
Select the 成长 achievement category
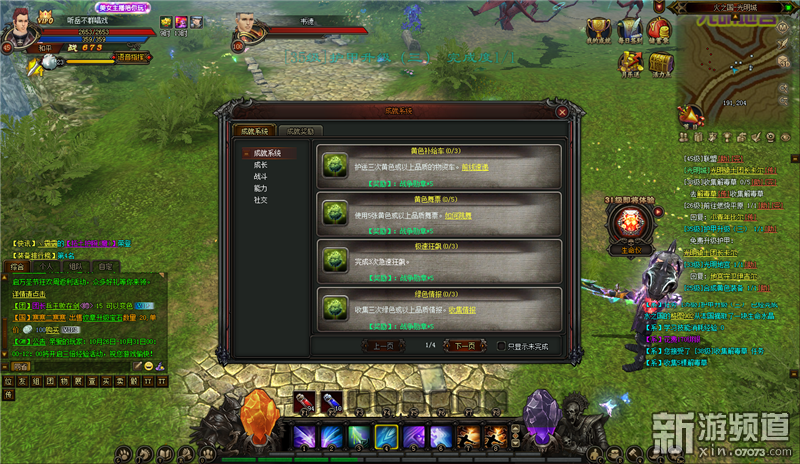261,165
